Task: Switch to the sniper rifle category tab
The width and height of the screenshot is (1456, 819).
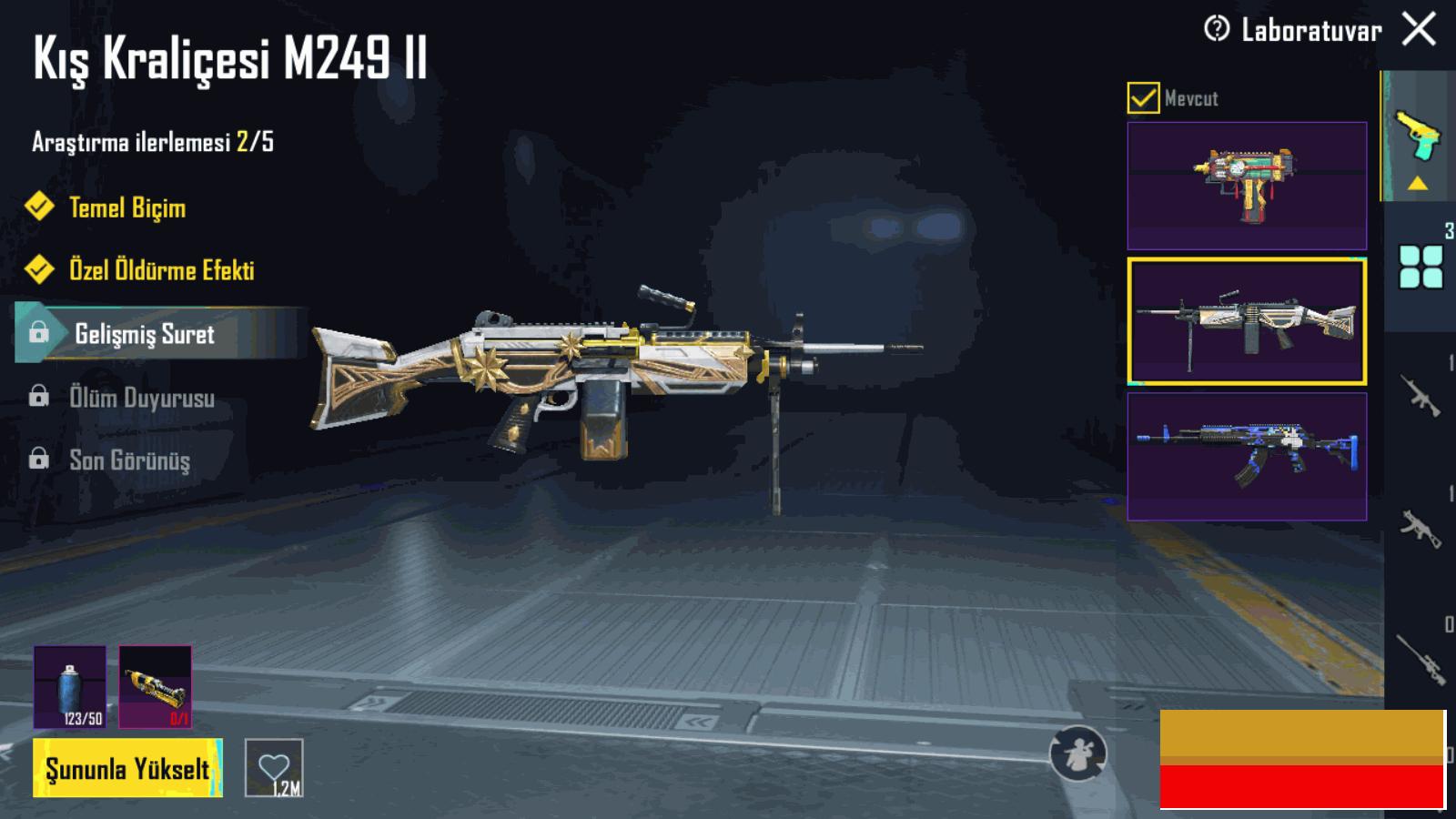Action: tap(1421, 658)
